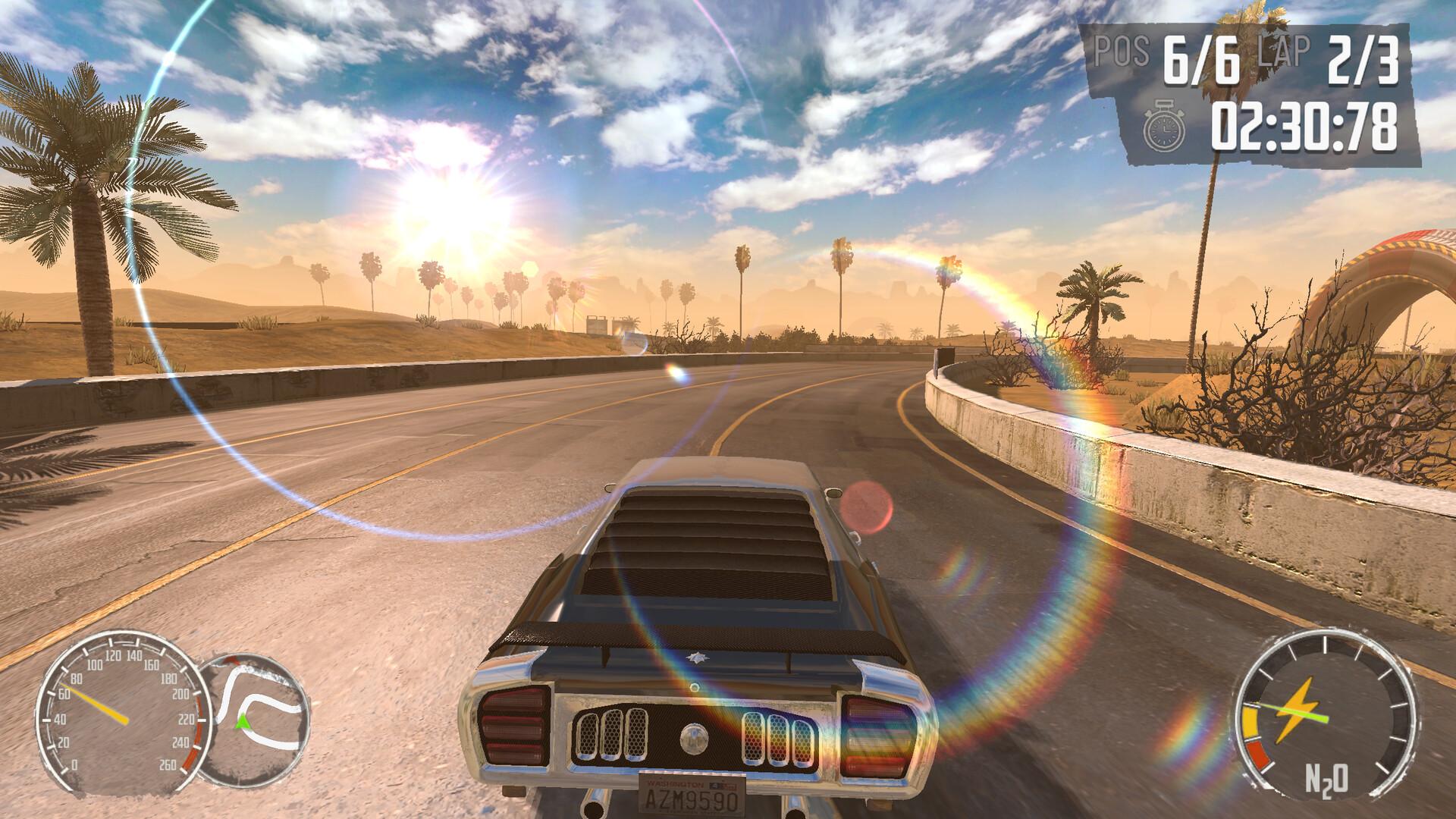Click the red zone on the N2O gauge
This screenshot has height=819, width=1456.
pos(1257,753)
